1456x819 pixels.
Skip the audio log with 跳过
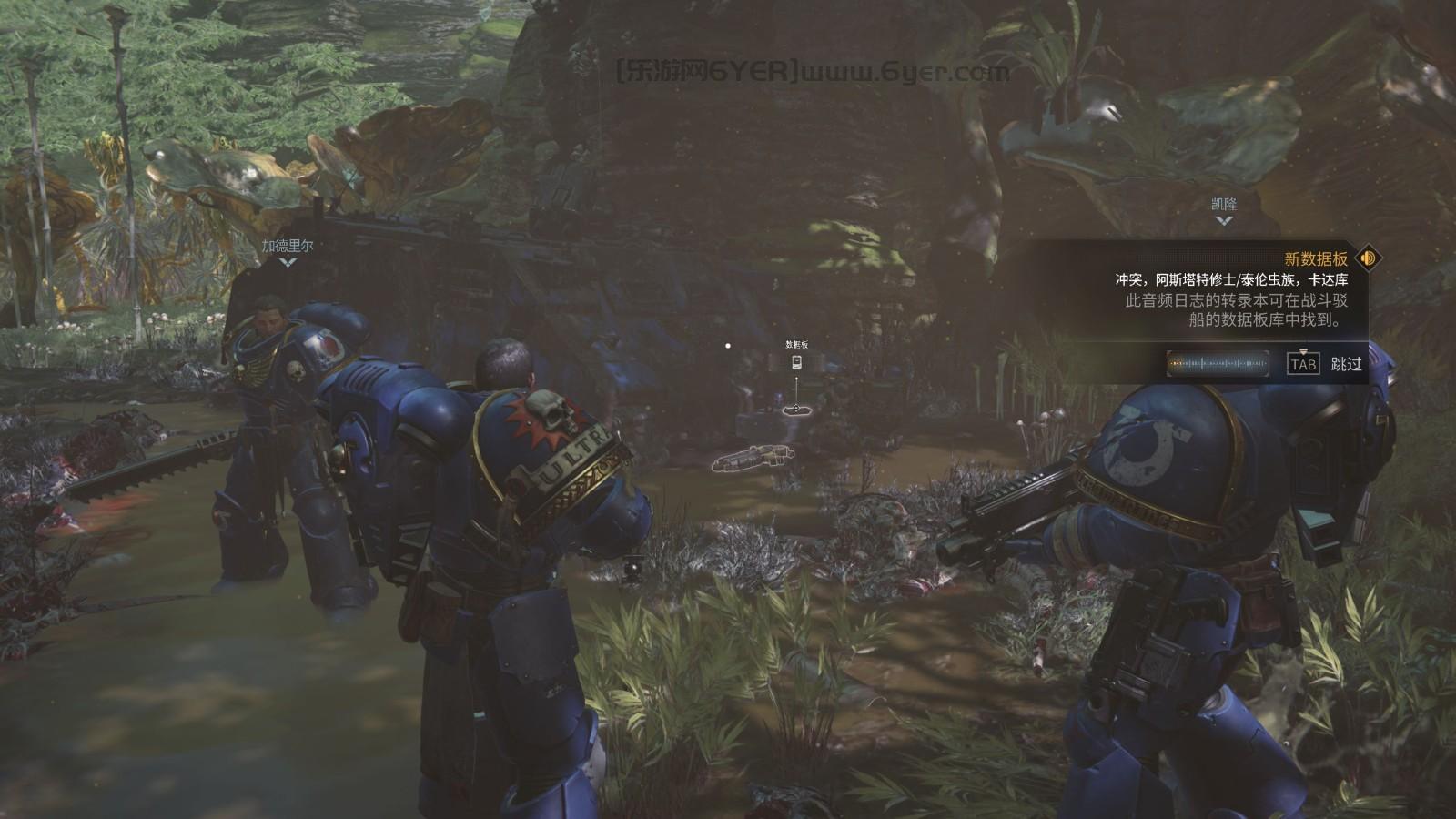(x=1346, y=364)
